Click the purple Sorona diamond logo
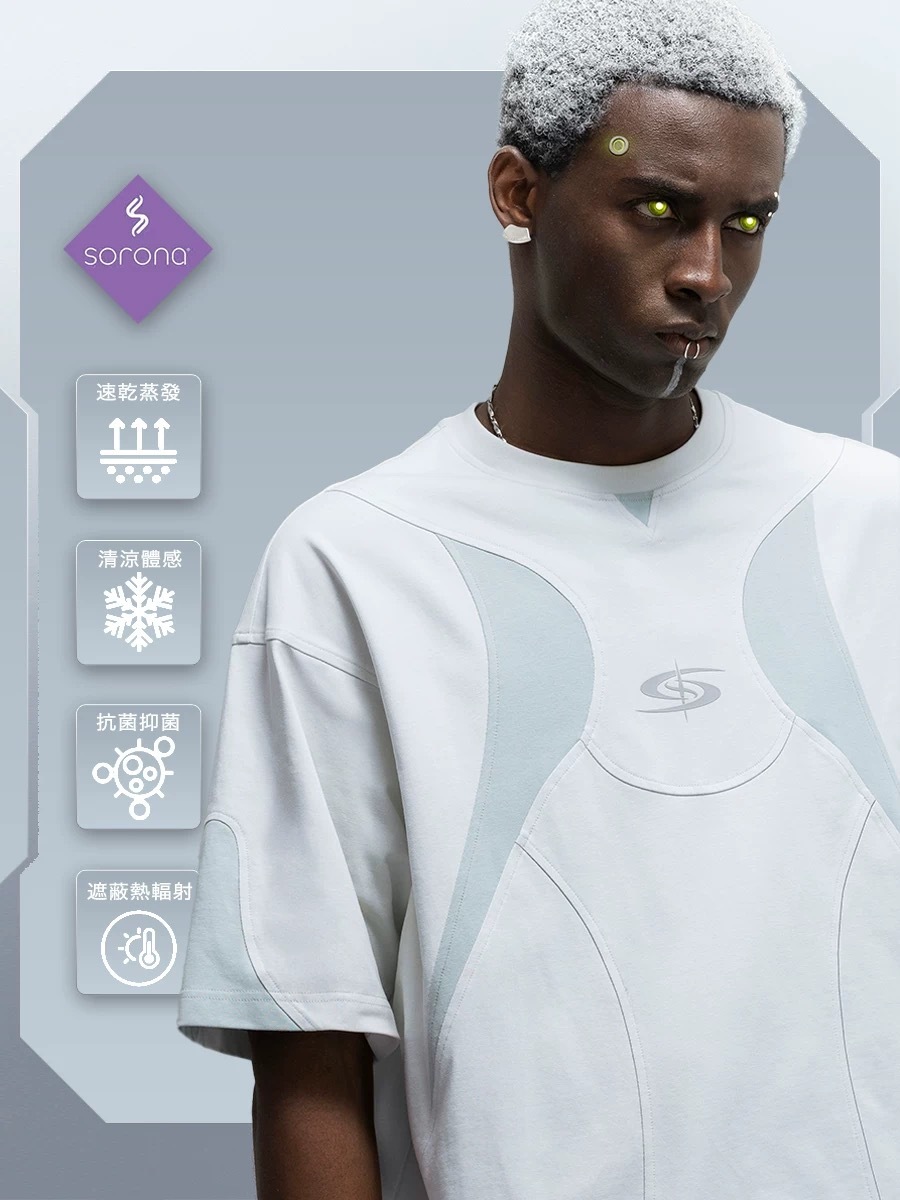Screen dimensions: 900x1200 [138, 248]
